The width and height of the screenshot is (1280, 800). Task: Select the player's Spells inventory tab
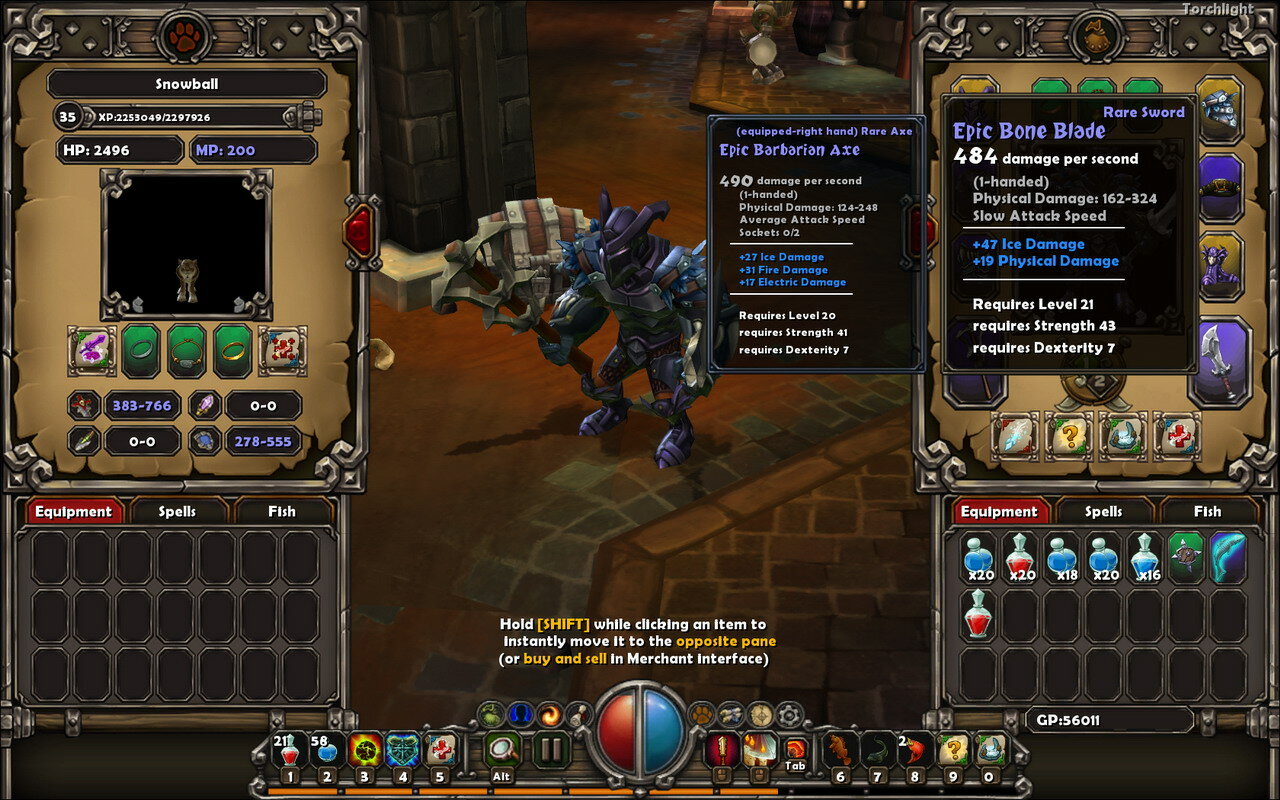coord(1103,511)
